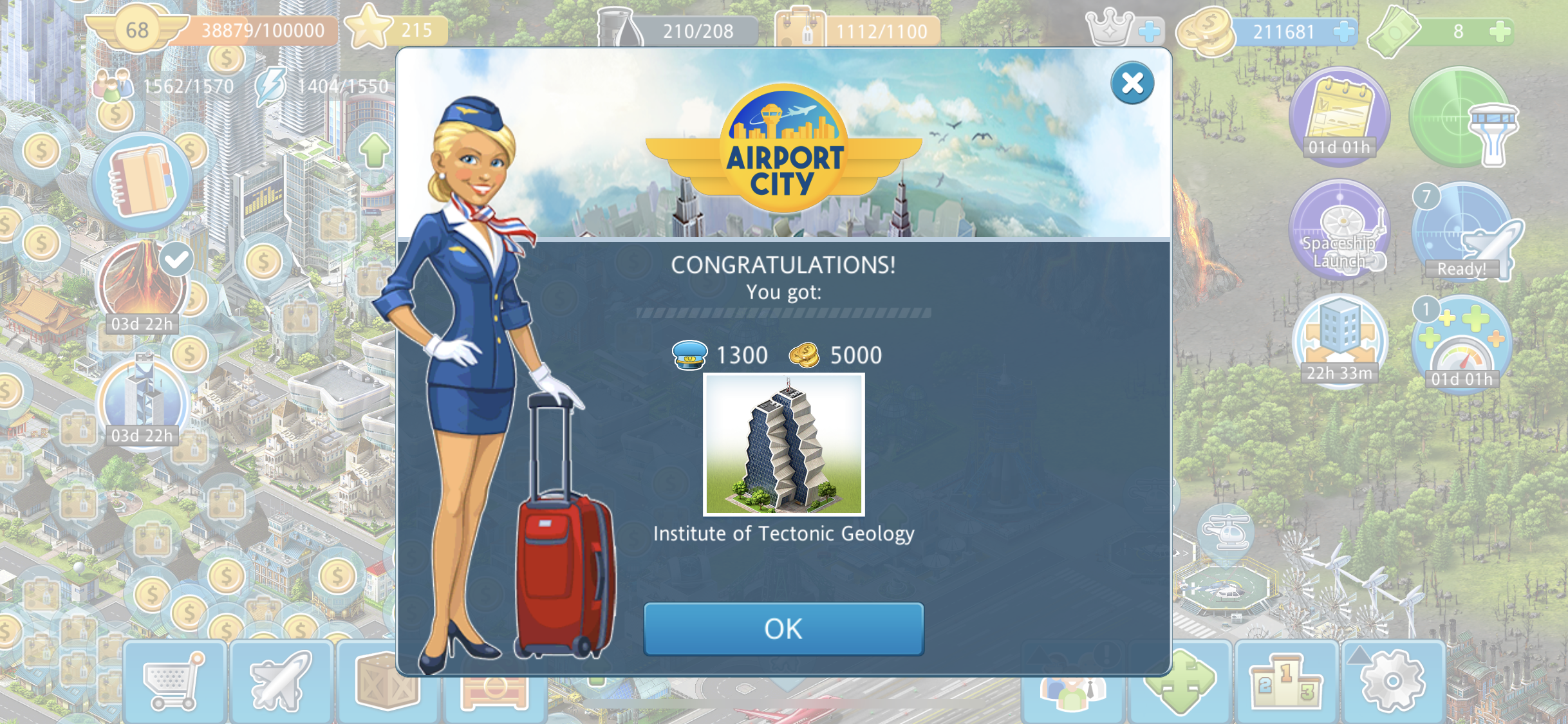The height and width of the screenshot is (724, 1568).
Task: Open the speedometer bonus boost icon
Action: pos(1461,344)
